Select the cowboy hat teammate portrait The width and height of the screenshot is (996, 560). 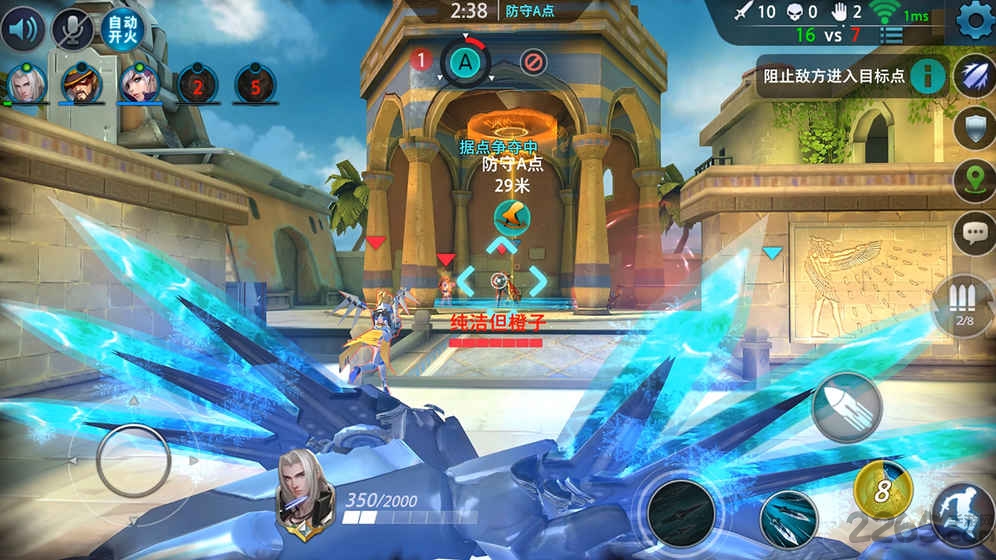tap(82, 84)
